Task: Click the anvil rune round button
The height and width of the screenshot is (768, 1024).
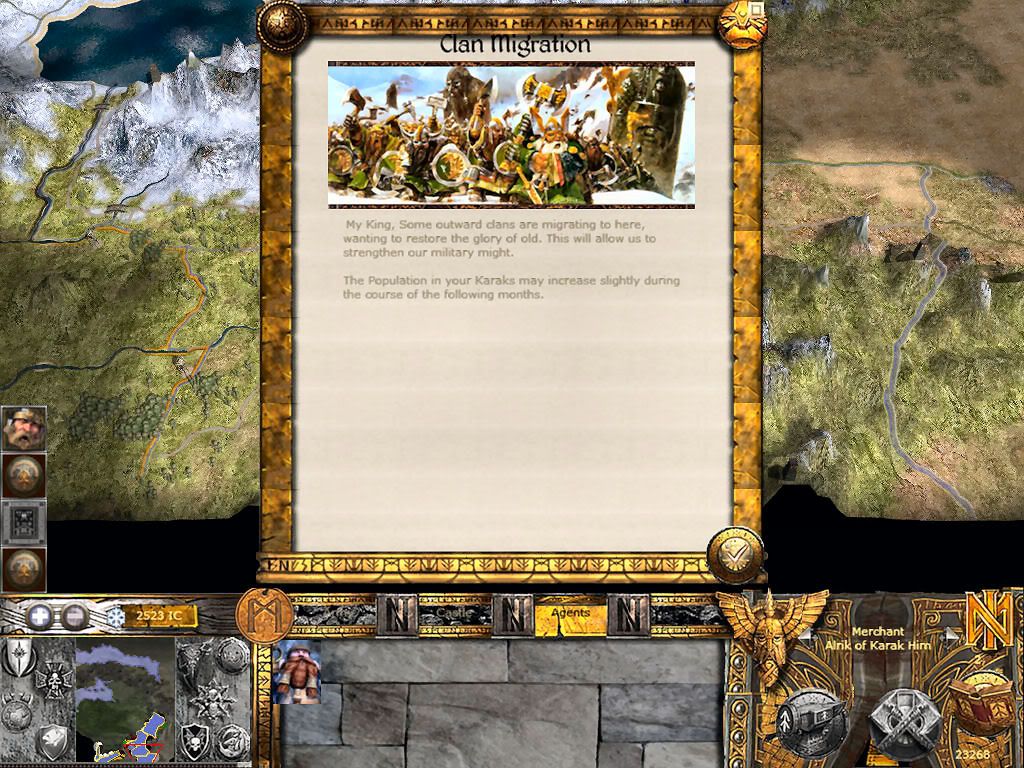Action: click(x=811, y=718)
